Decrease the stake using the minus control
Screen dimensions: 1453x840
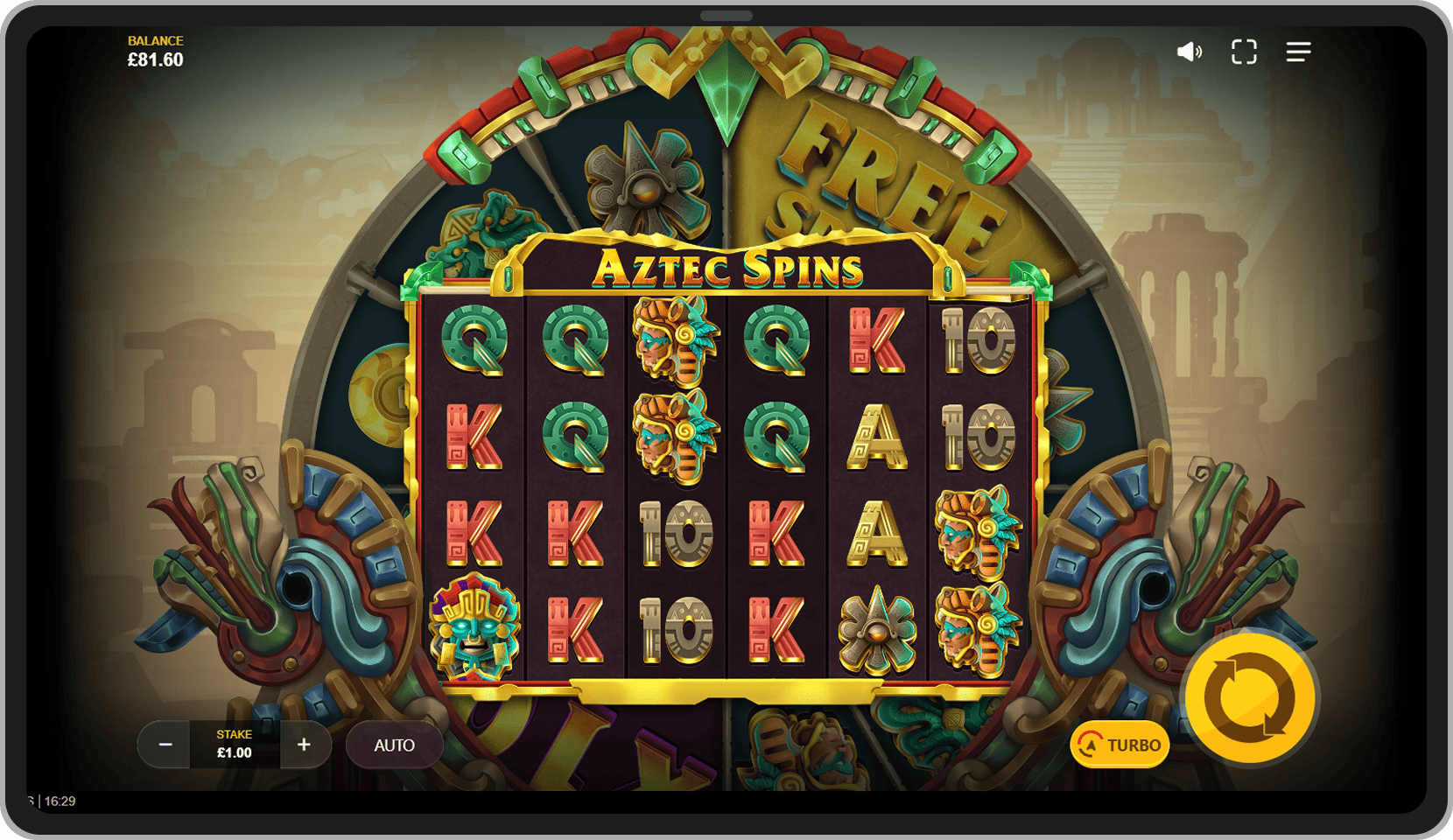click(165, 745)
